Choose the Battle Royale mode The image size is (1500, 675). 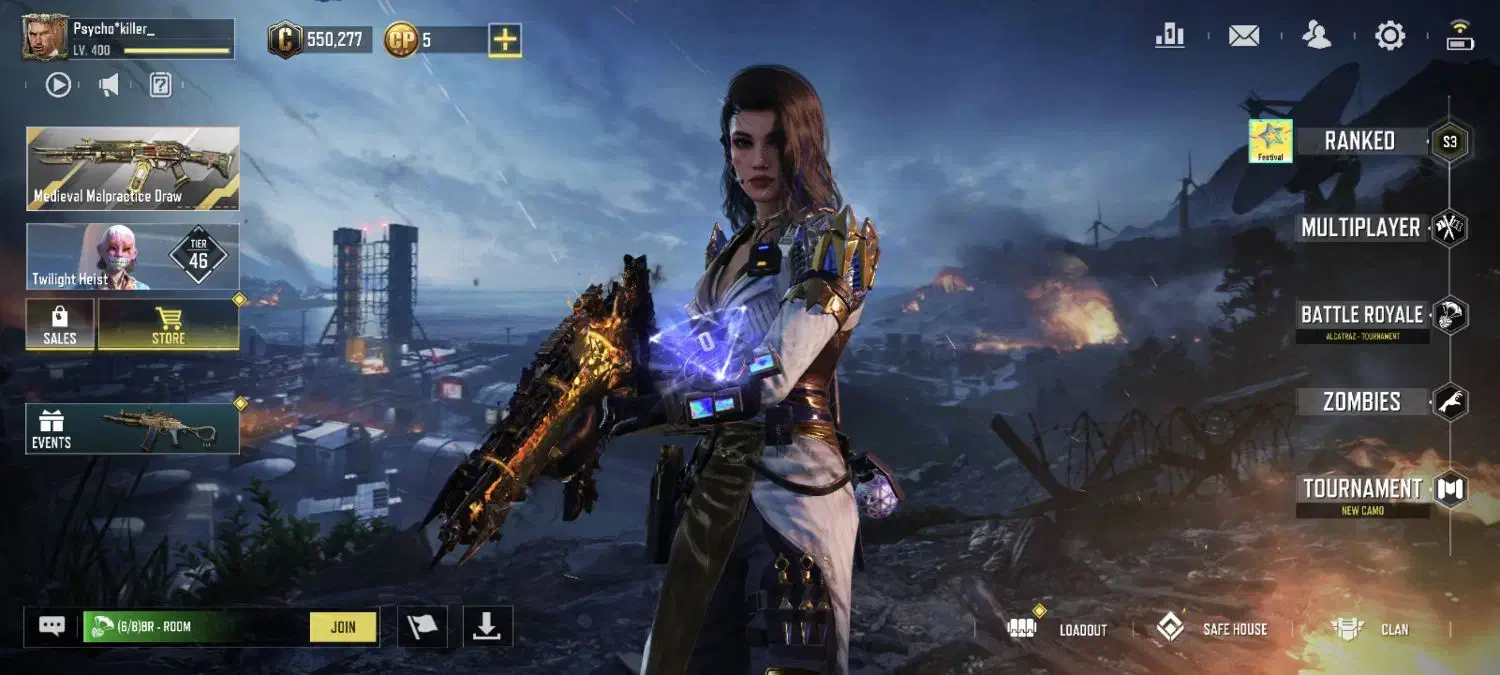pos(1362,315)
